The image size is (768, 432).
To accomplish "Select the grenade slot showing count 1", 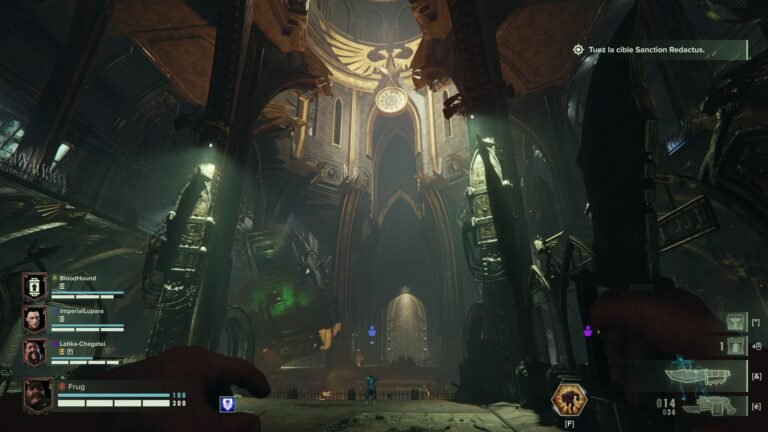I will 736,346.
